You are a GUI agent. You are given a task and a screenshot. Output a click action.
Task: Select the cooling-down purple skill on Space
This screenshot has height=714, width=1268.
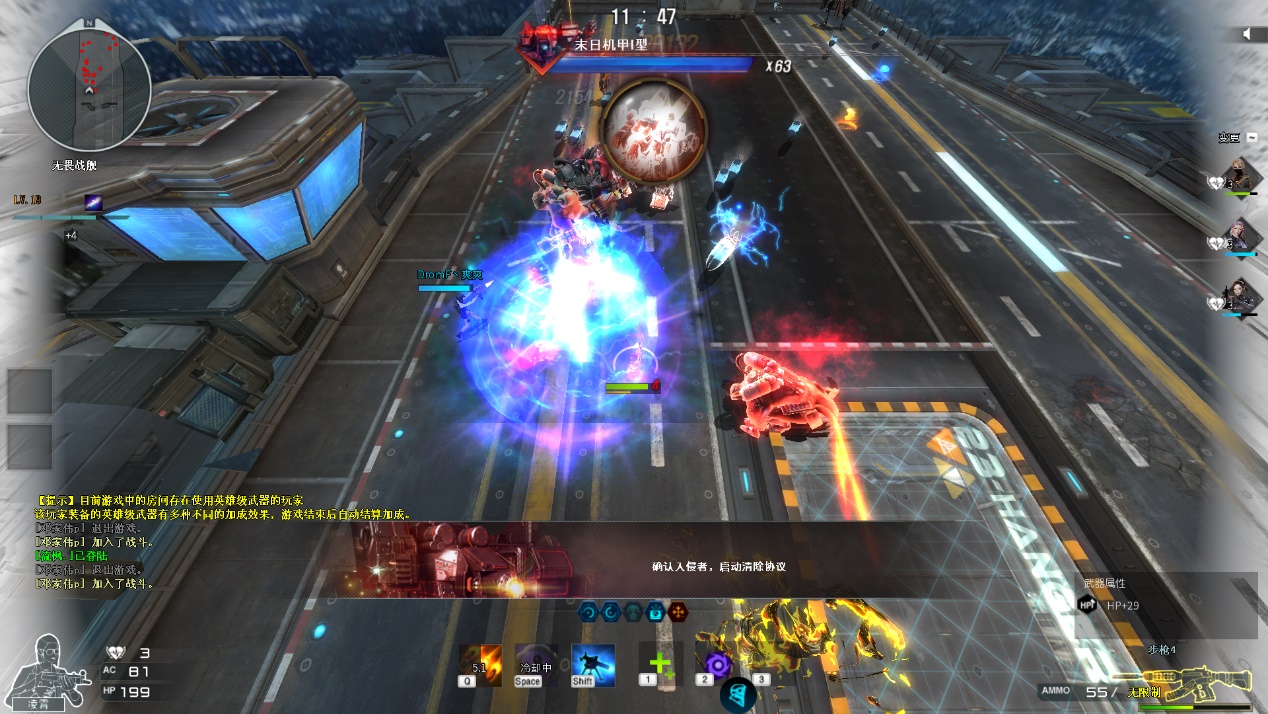click(x=537, y=663)
